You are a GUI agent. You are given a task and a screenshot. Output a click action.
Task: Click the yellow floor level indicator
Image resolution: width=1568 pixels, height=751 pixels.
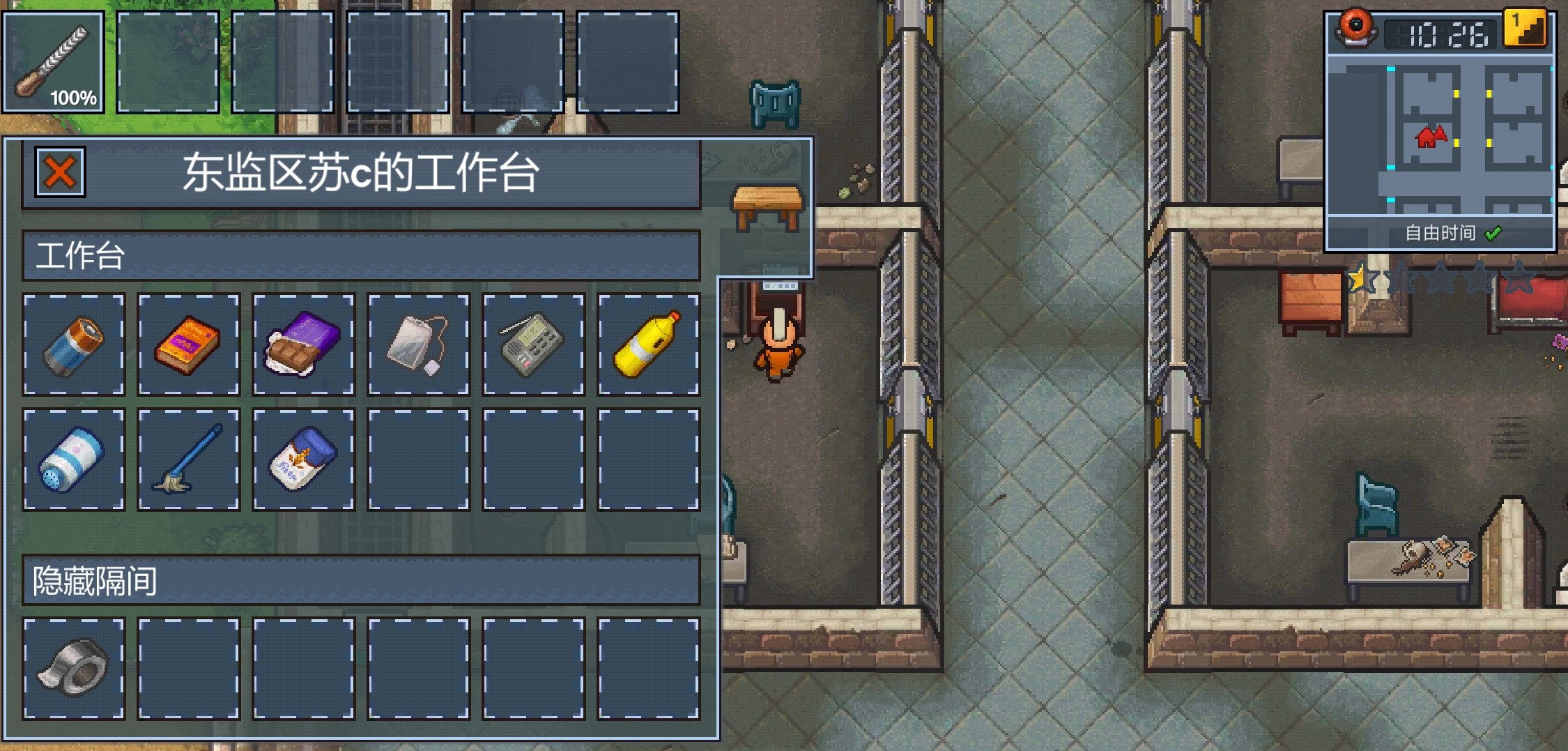pyautogui.click(x=1525, y=28)
